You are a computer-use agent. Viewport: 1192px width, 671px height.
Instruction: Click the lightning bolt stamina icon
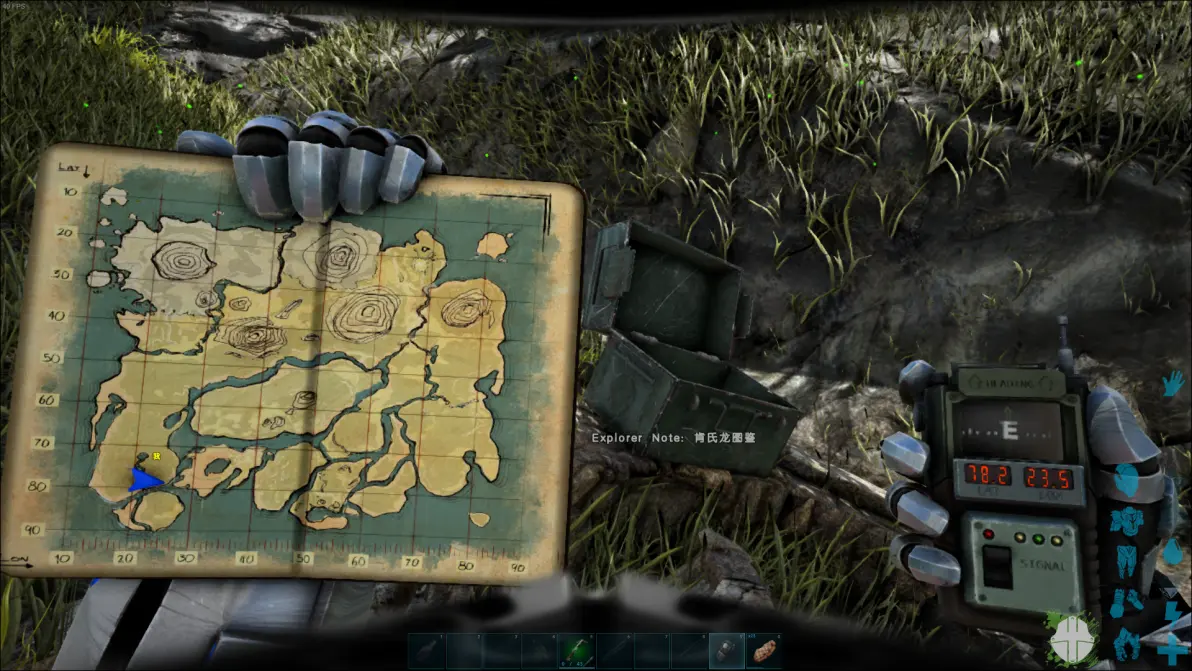tap(1173, 610)
